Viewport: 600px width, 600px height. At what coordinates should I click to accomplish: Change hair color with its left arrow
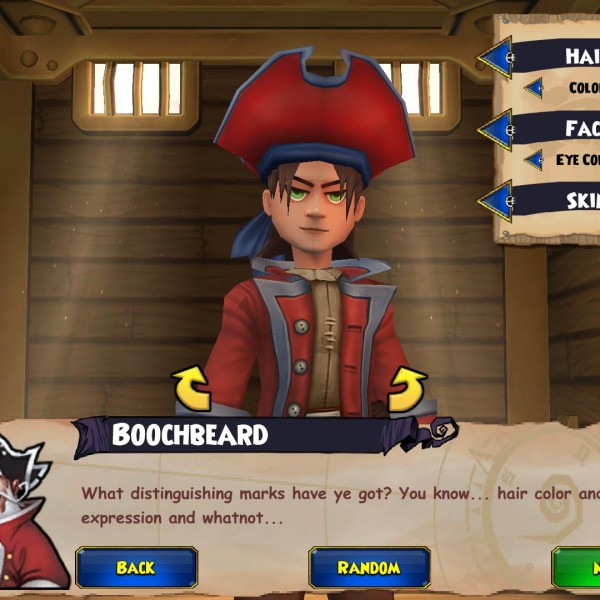[534, 88]
